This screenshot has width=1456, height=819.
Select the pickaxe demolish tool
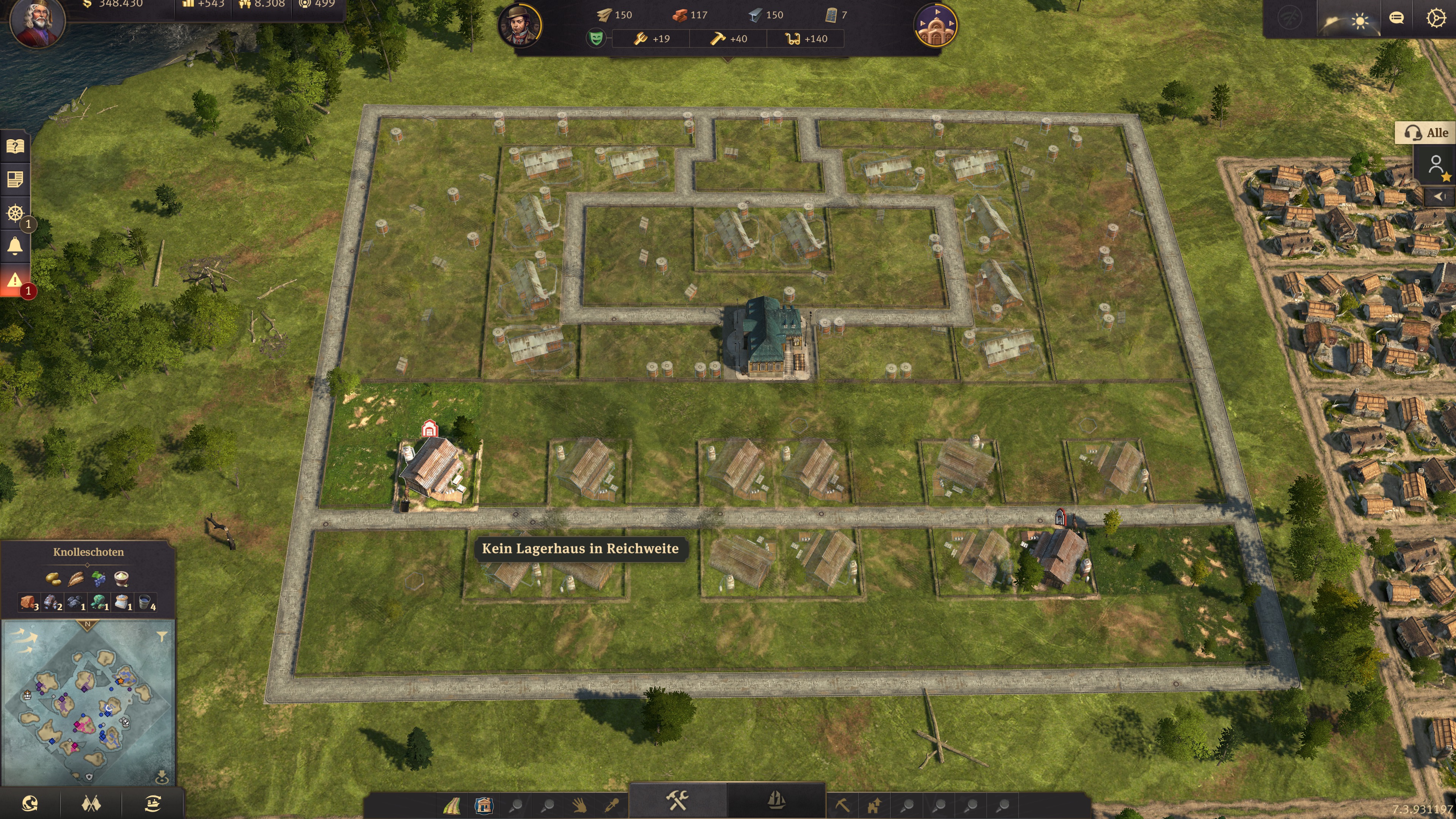[842, 805]
